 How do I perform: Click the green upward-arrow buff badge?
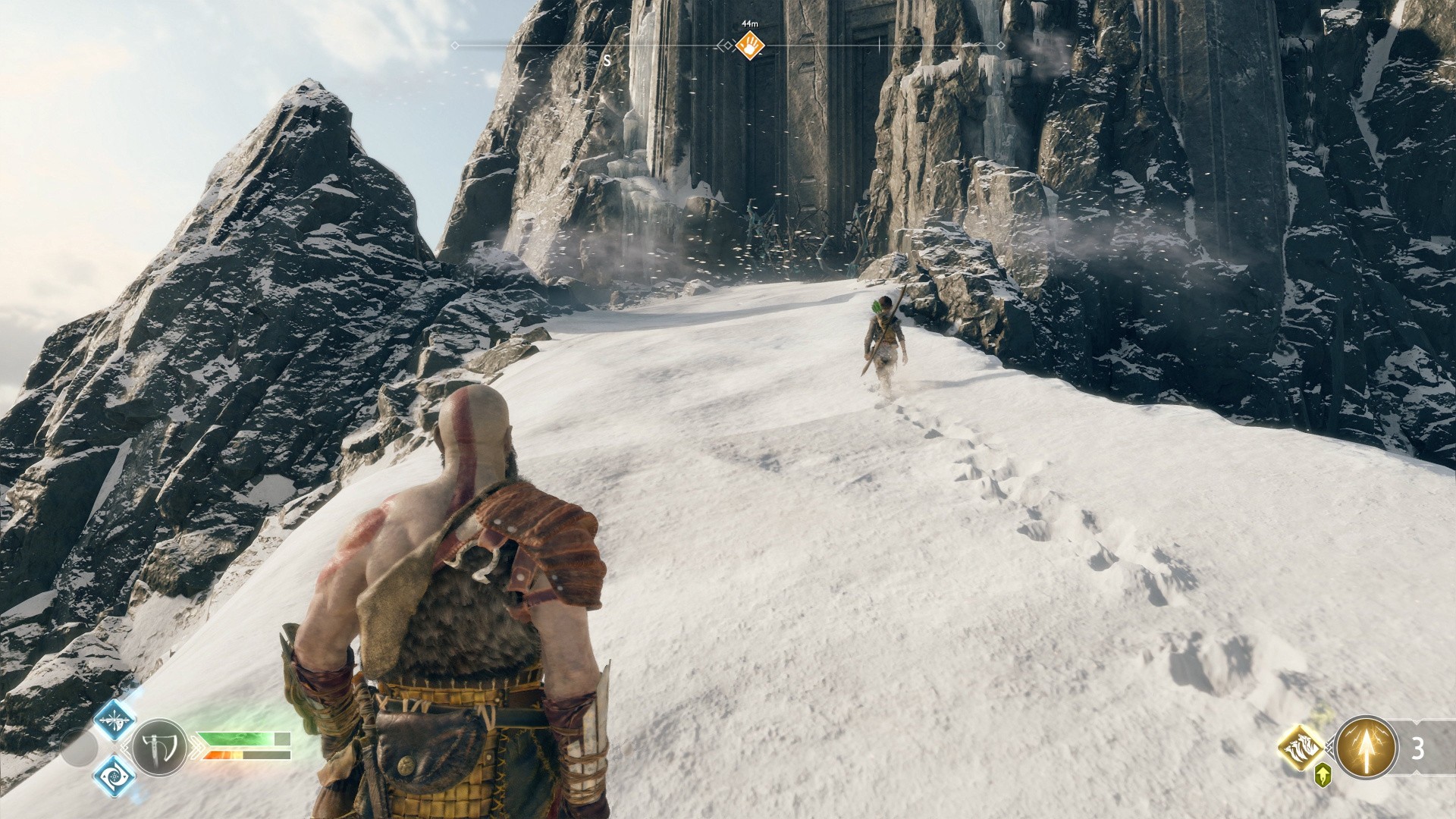(1323, 775)
